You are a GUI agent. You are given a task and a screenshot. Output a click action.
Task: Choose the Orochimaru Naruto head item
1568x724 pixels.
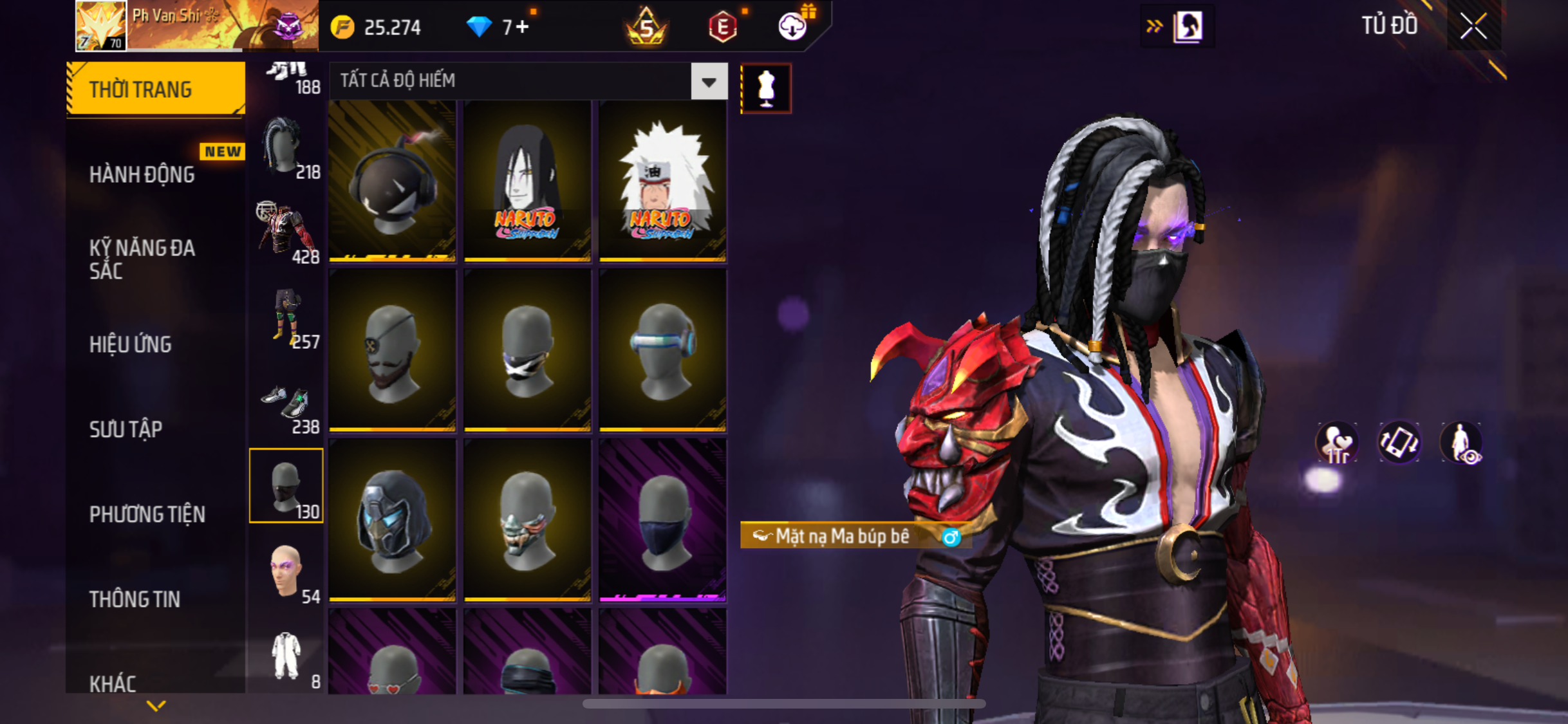click(x=527, y=181)
